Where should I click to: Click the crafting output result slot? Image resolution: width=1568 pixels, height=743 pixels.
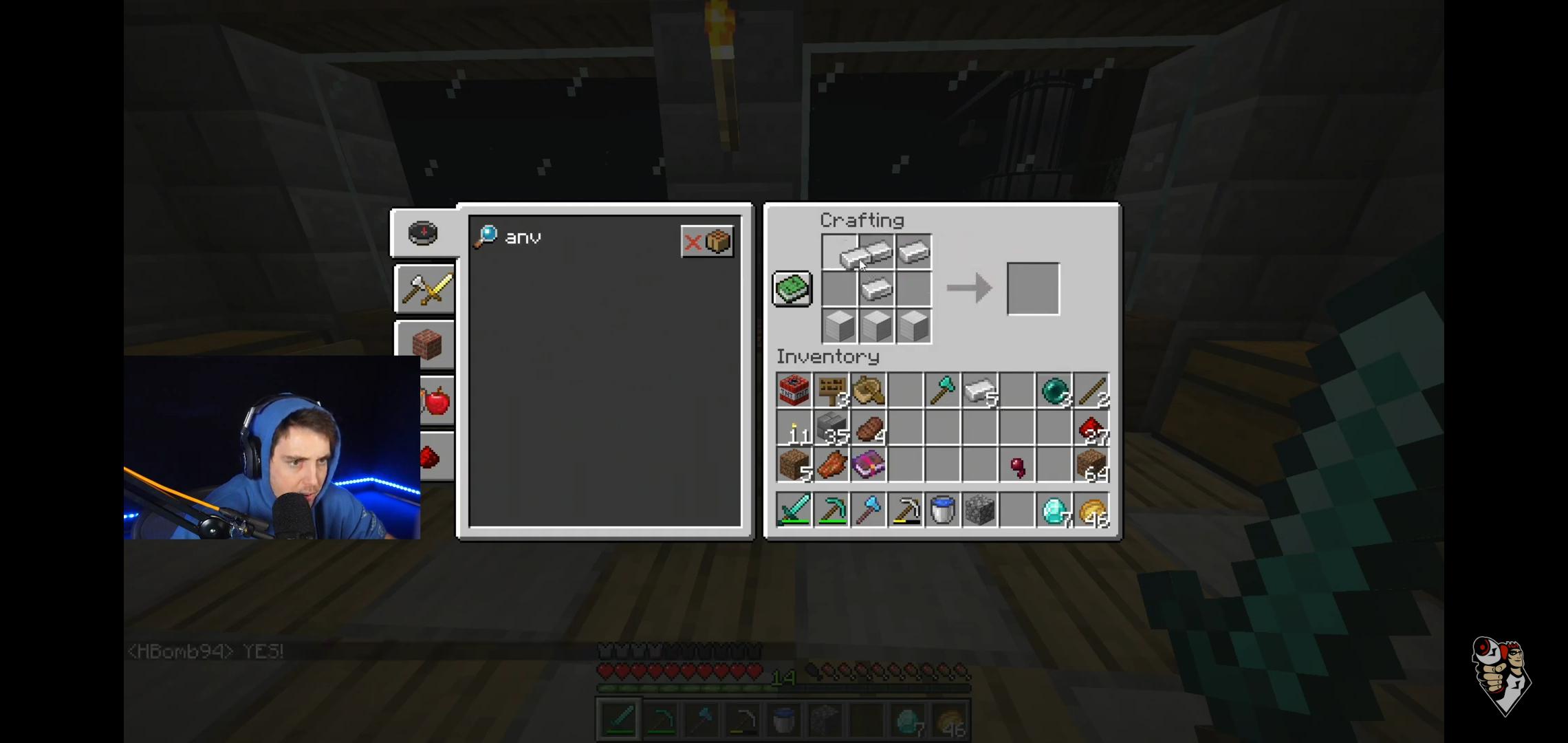point(1033,288)
